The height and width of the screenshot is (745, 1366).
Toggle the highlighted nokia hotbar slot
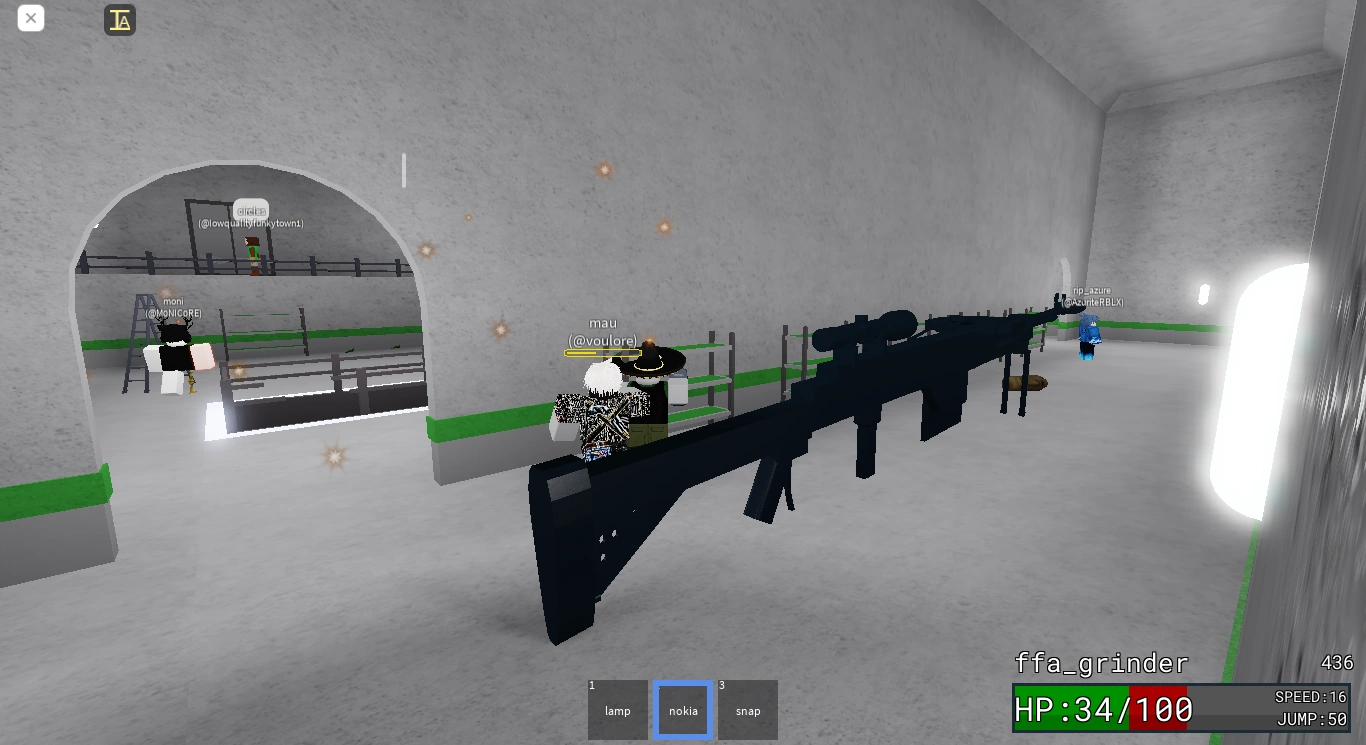(x=682, y=710)
